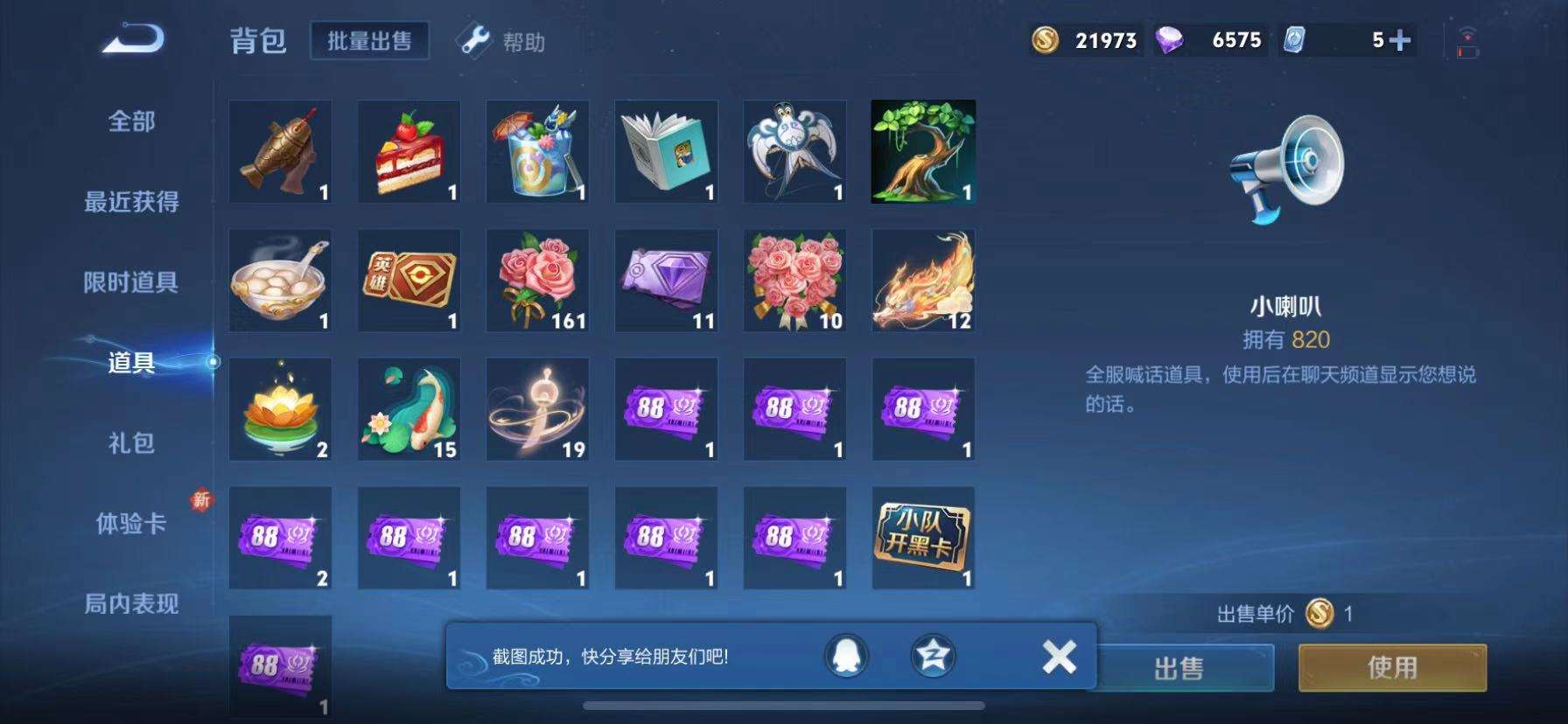This screenshot has width=1568, height=724.
Task: Click the QQ share icon in the popup
Action: click(845, 658)
